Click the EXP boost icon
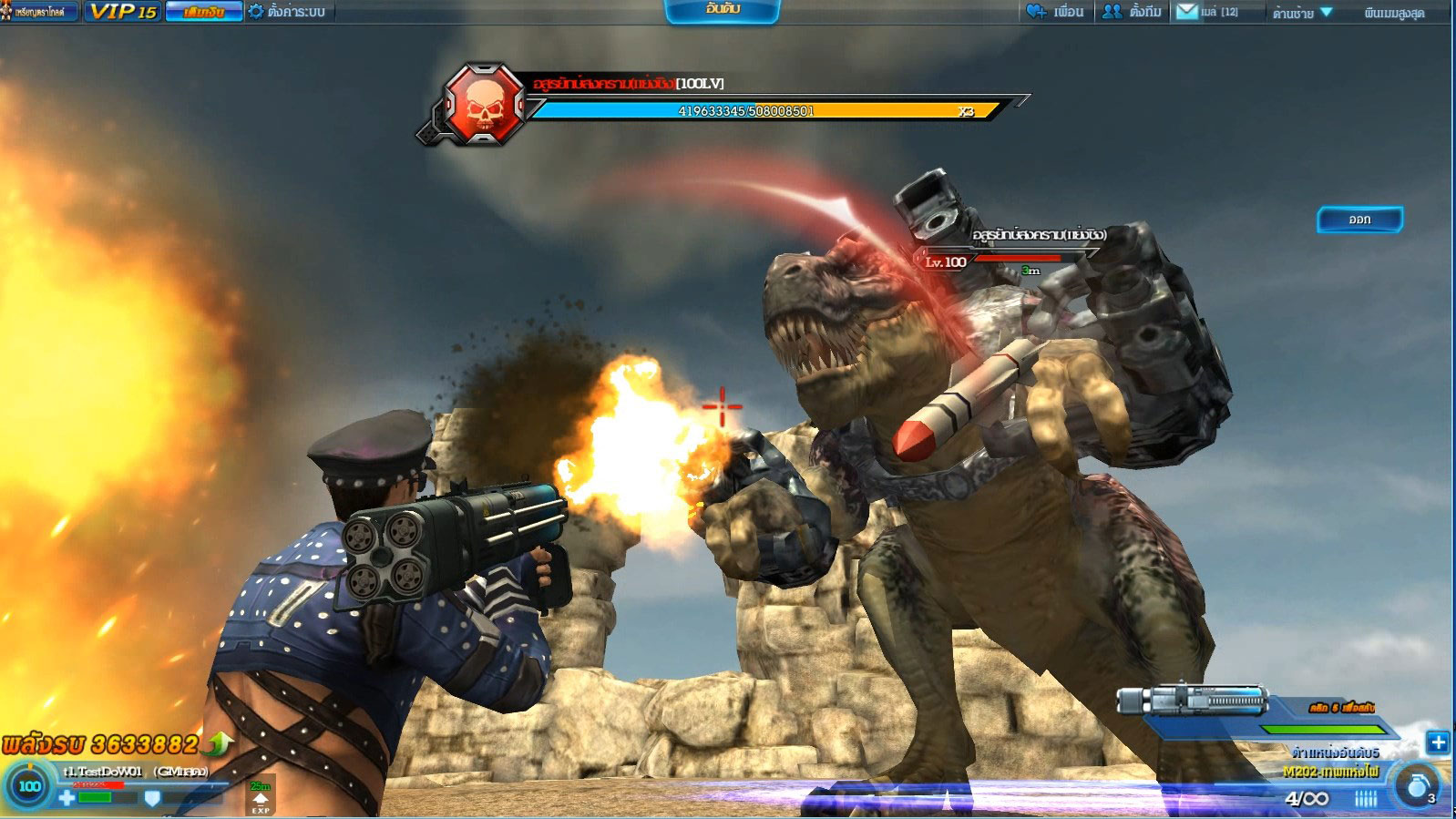This screenshot has height=819, width=1456. 261,799
